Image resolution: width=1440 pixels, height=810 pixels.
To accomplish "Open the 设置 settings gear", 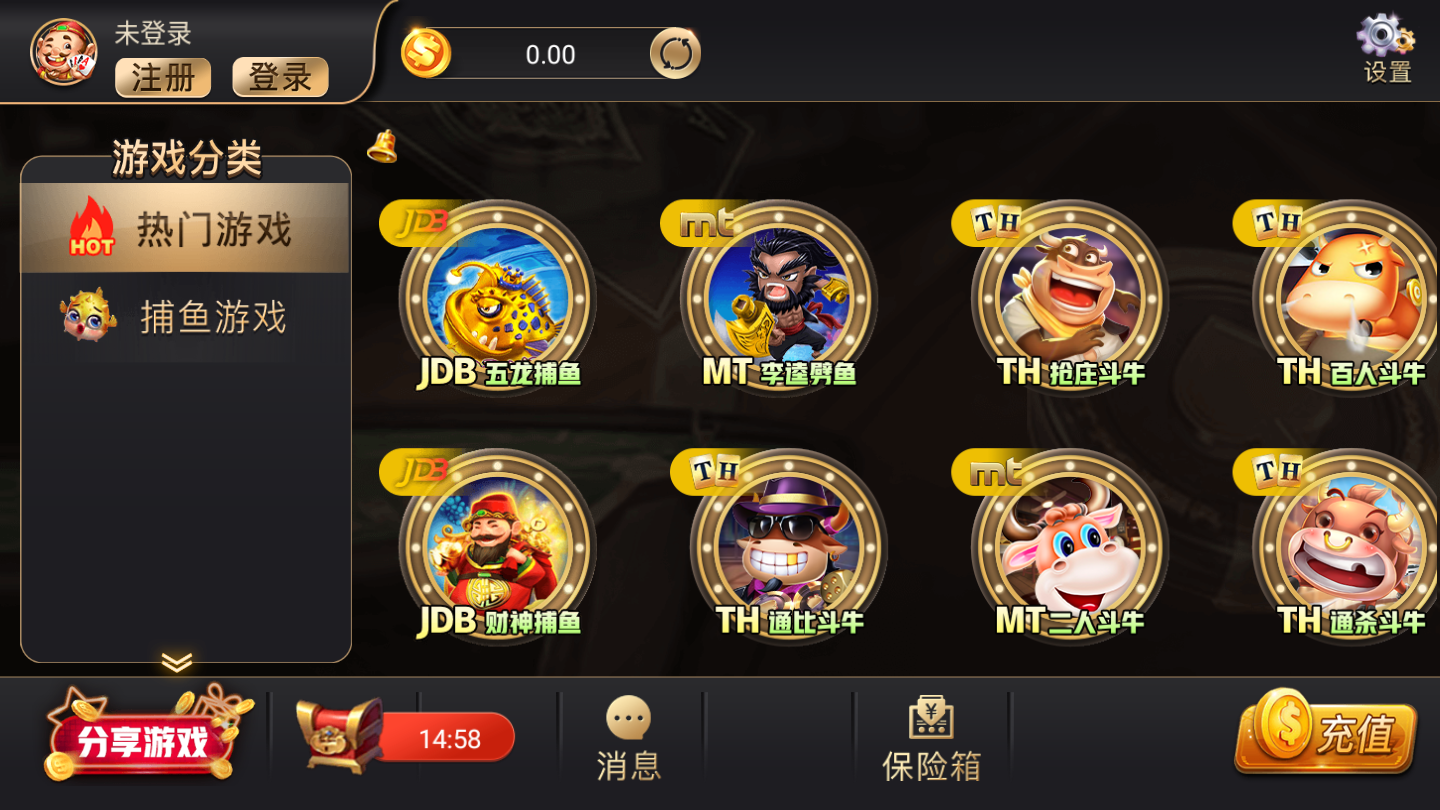I will point(1385,40).
